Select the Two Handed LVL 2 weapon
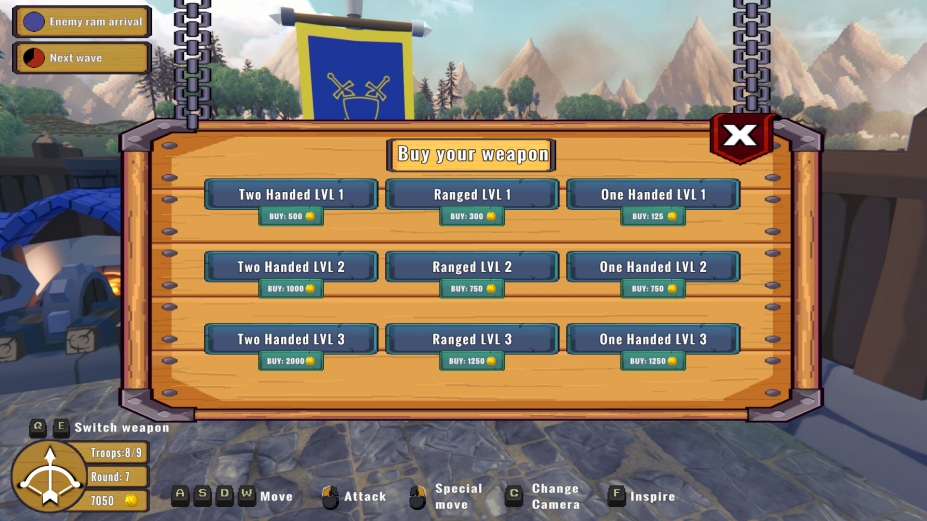The height and width of the screenshot is (521, 927). (291, 267)
